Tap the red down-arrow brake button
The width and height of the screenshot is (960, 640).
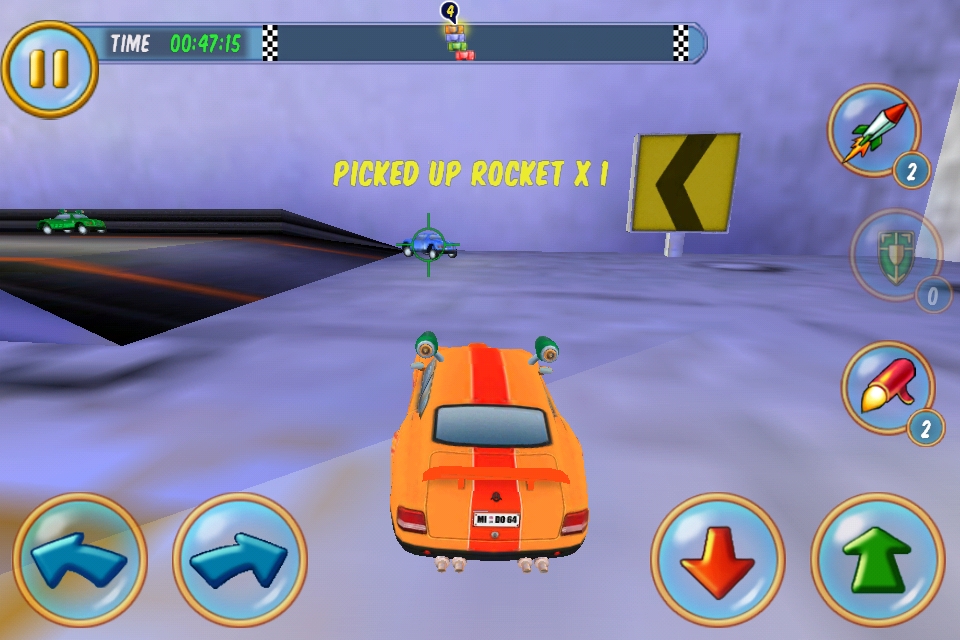718,560
